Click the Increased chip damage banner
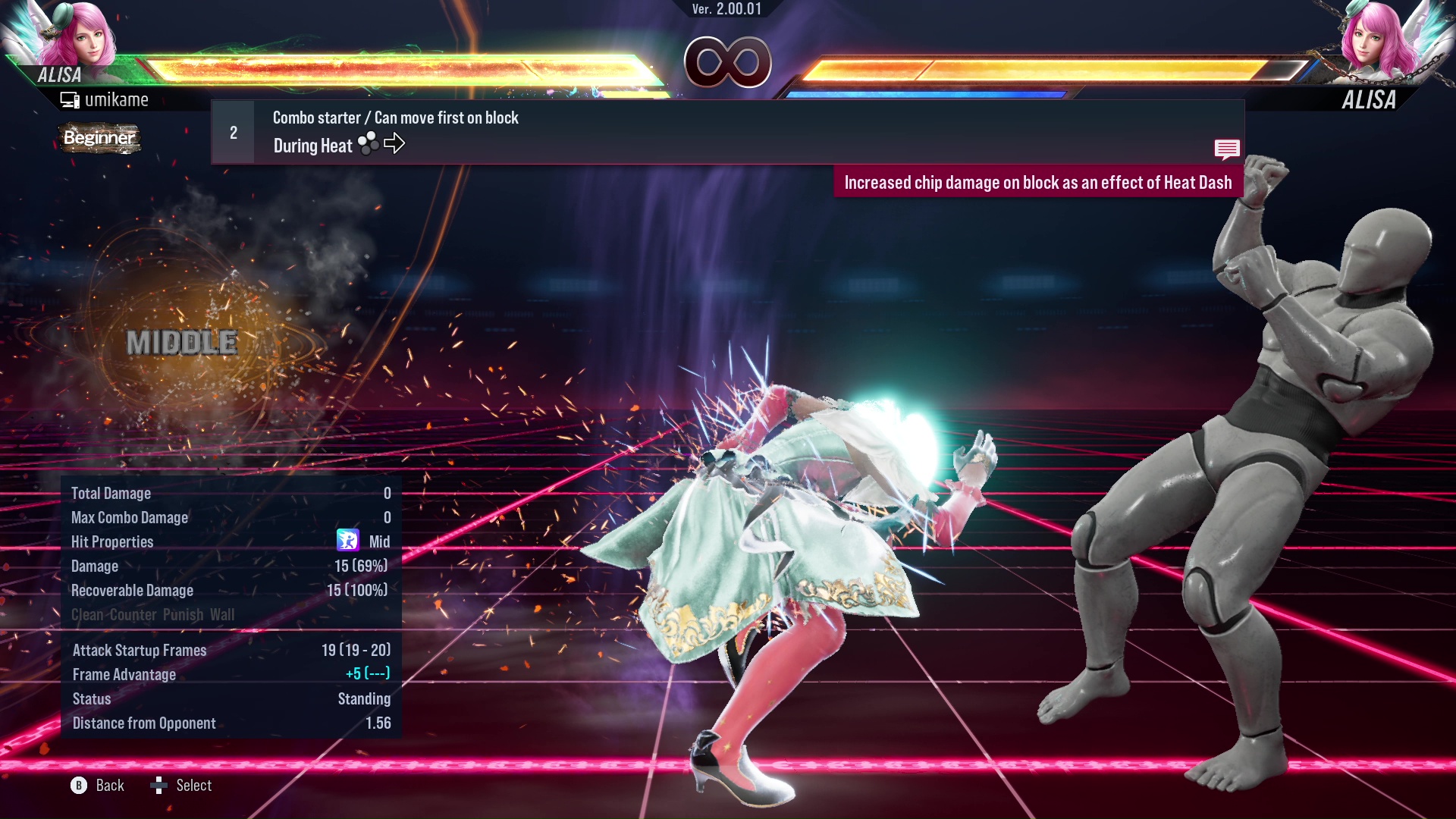 (x=1039, y=182)
